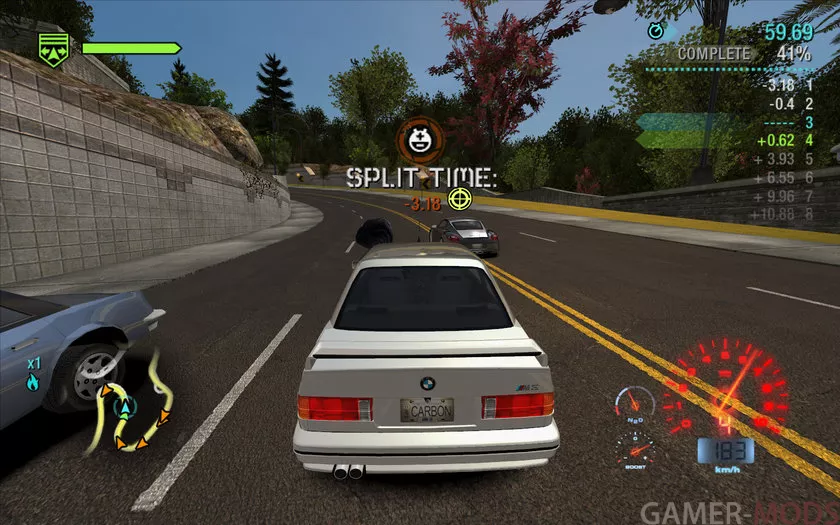Screen dimensions: 840x525
Task: Click the blue nitrous flame icon
Action: click(33, 381)
